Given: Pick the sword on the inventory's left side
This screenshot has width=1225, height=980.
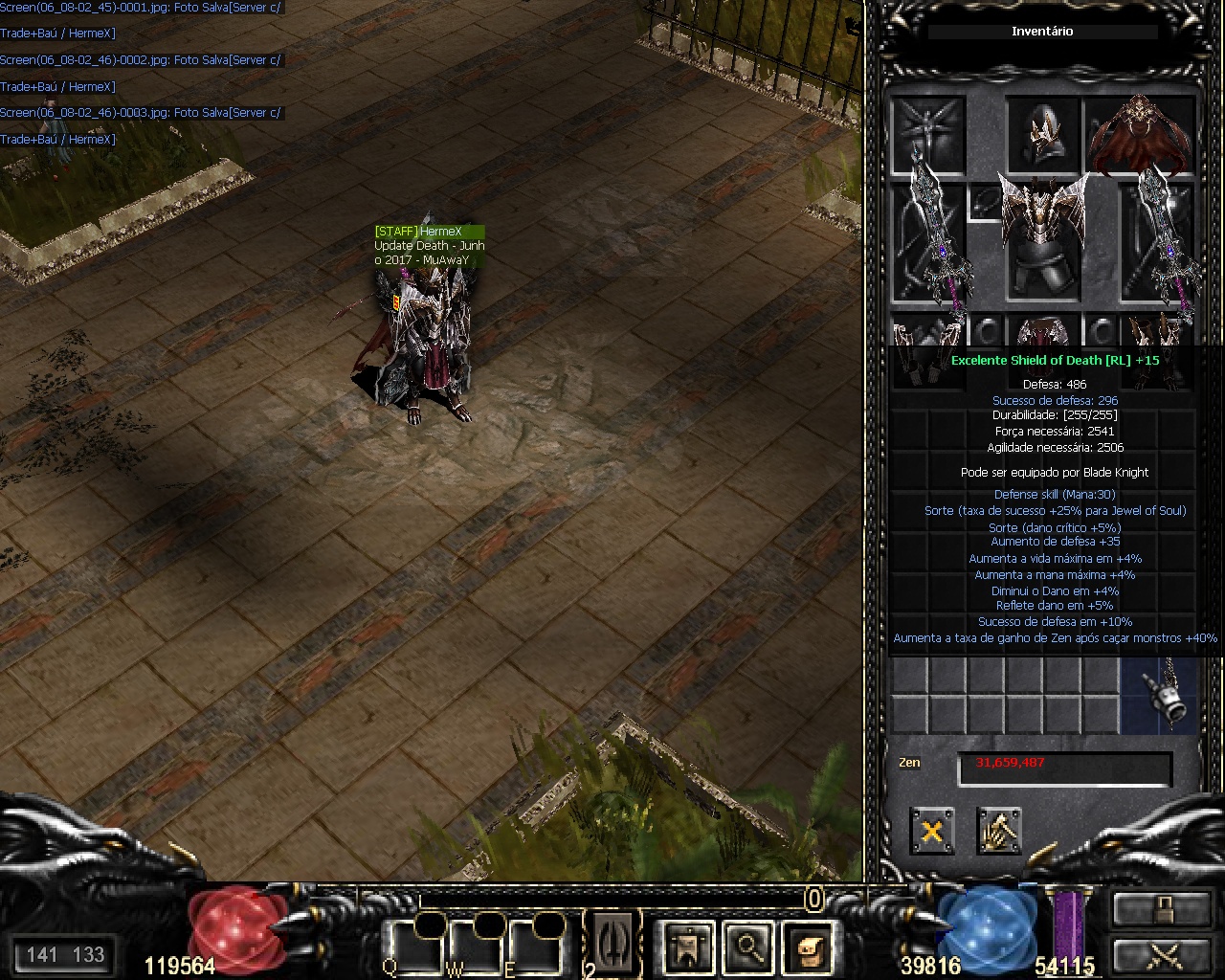Looking at the screenshot, I should pyautogui.click(x=929, y=239).
